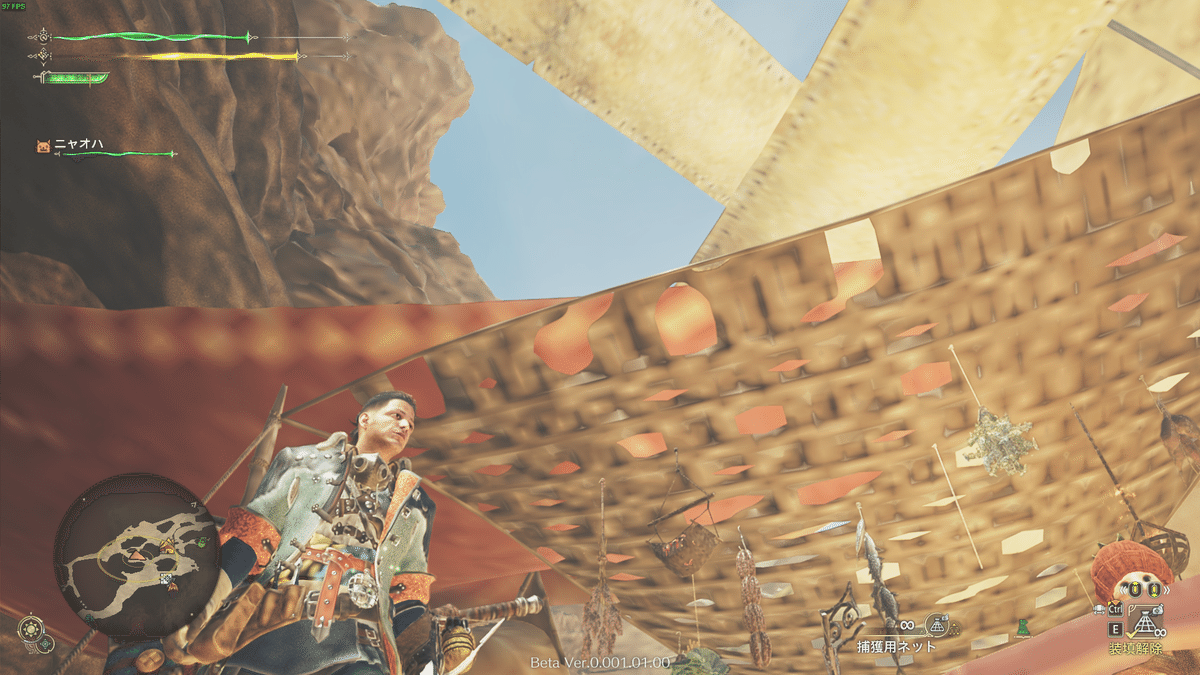The width and height of the screenshot is (1200, 675).
Task: Select the Palico companion cat icon
Action: tap(44, 146)
